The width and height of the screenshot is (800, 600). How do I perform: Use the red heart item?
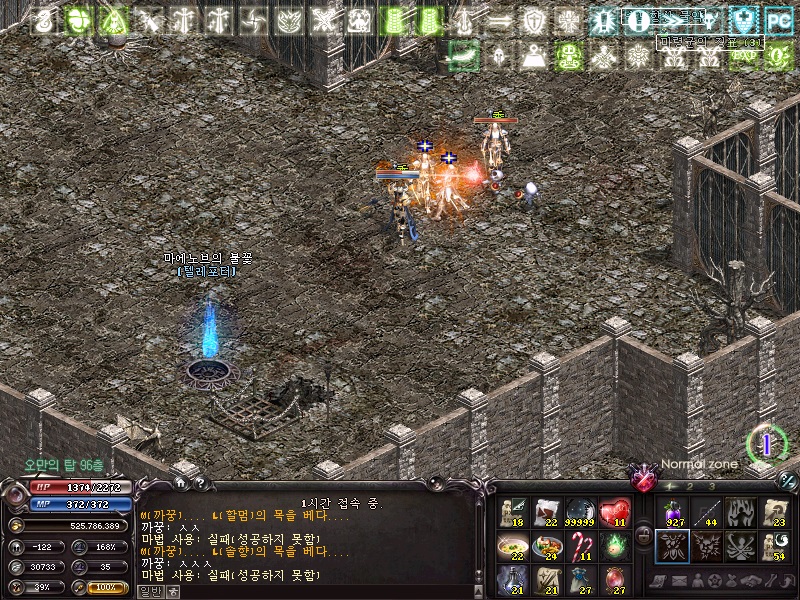(x=614, y=512)
